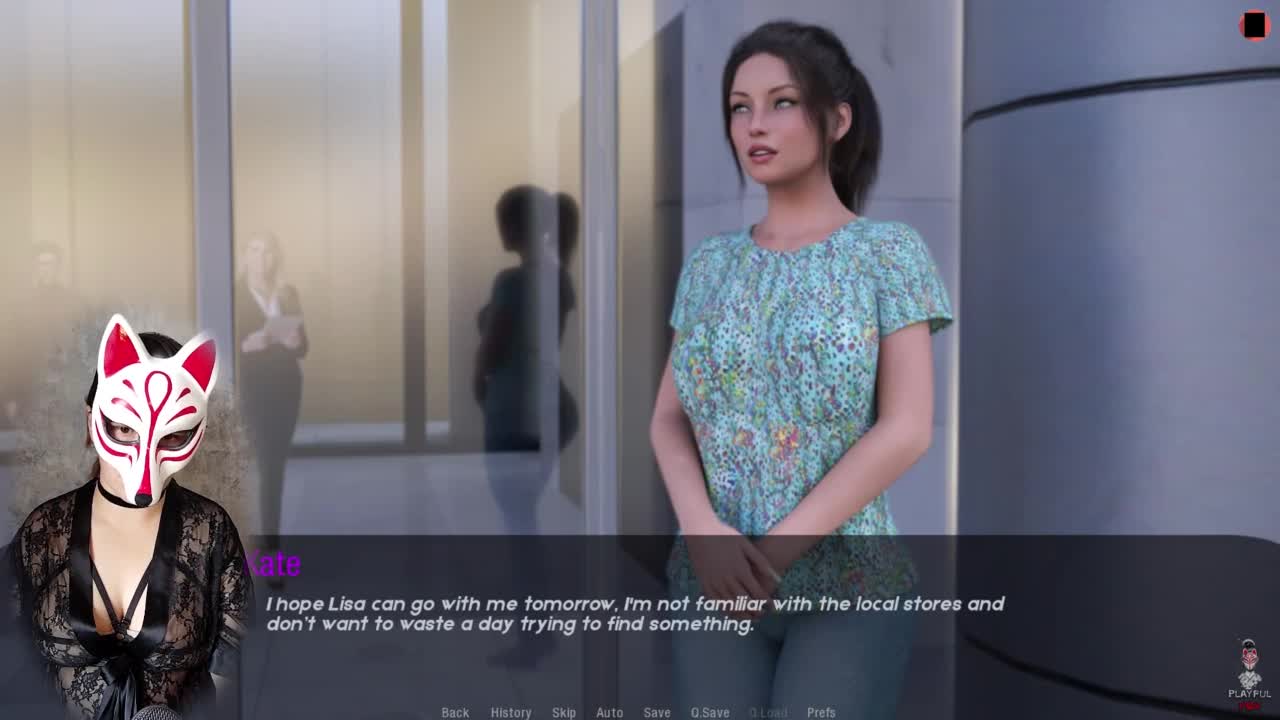Quick save with Q.Save
The width and height of the screenshot is (1280, 720).
pos(710,712)
